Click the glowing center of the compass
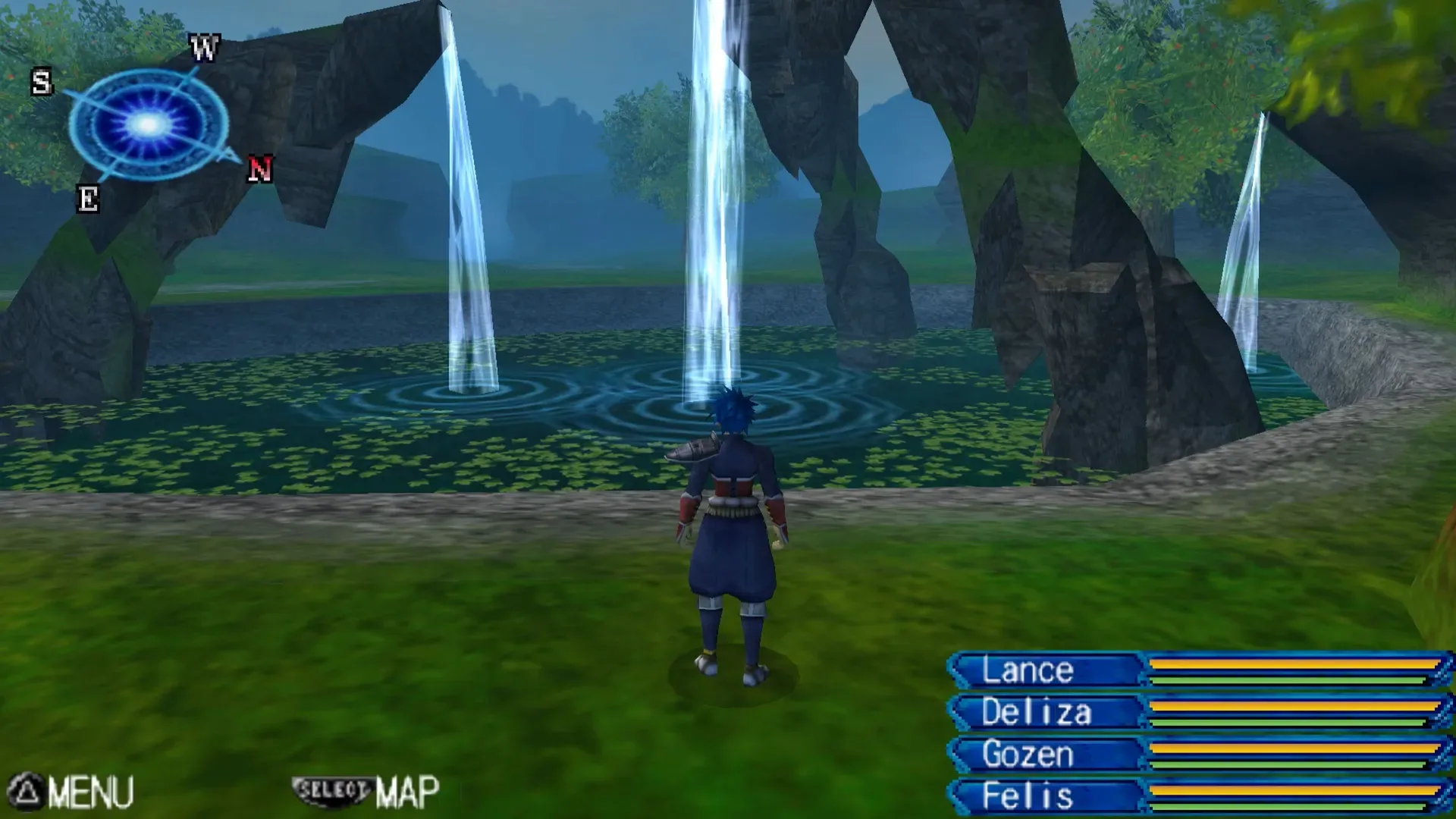The width and height of the screenshot is (1456, 819). point(146,124)
